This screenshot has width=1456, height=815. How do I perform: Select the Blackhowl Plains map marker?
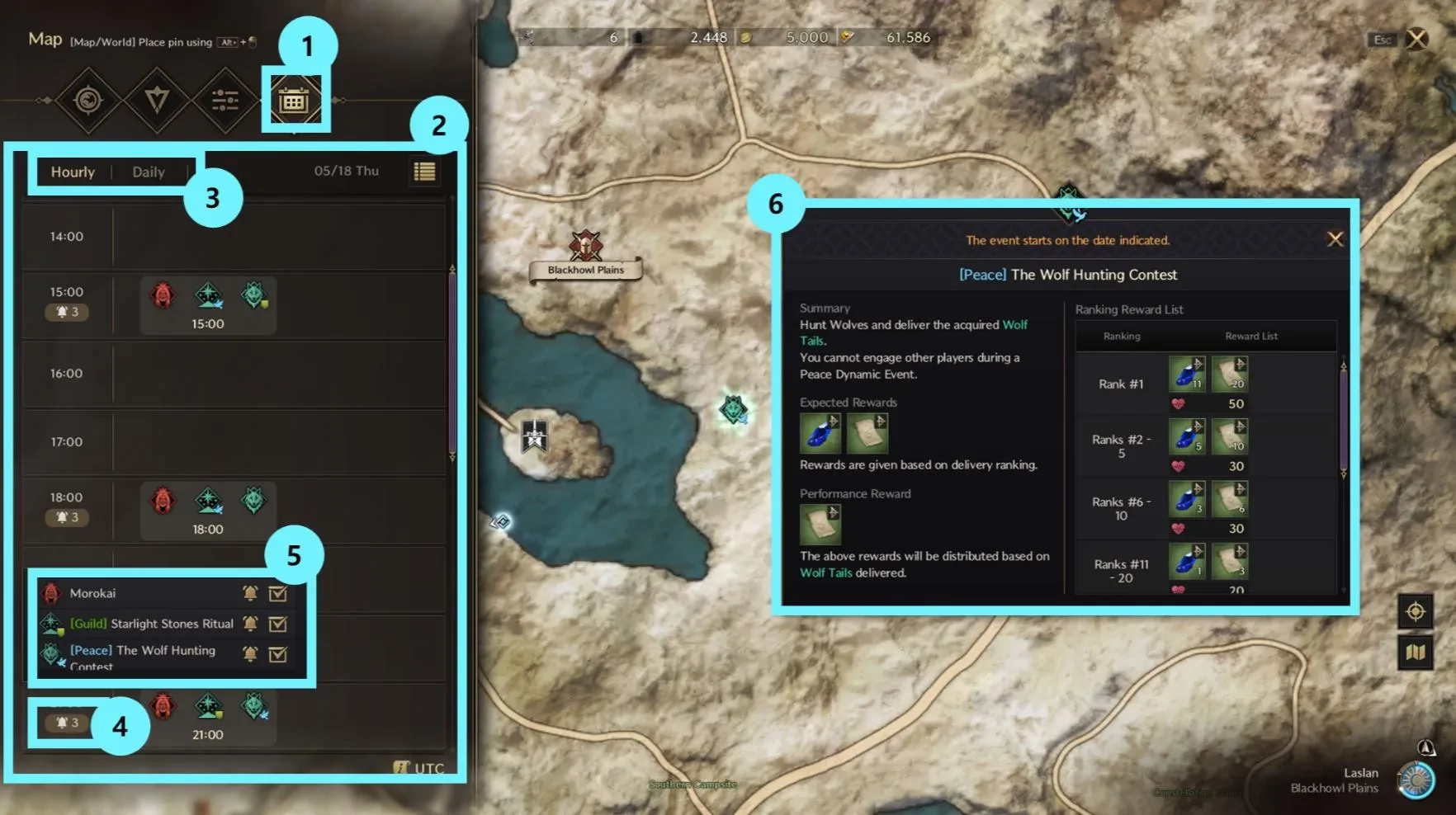(x=585, y=247)
